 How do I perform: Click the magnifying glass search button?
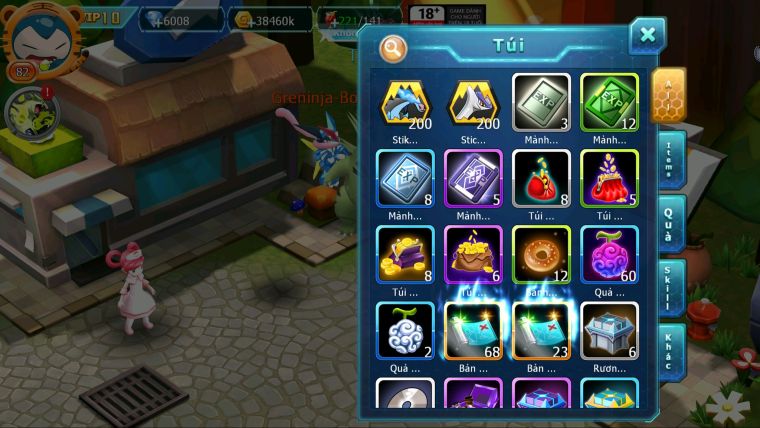point(394,47)
